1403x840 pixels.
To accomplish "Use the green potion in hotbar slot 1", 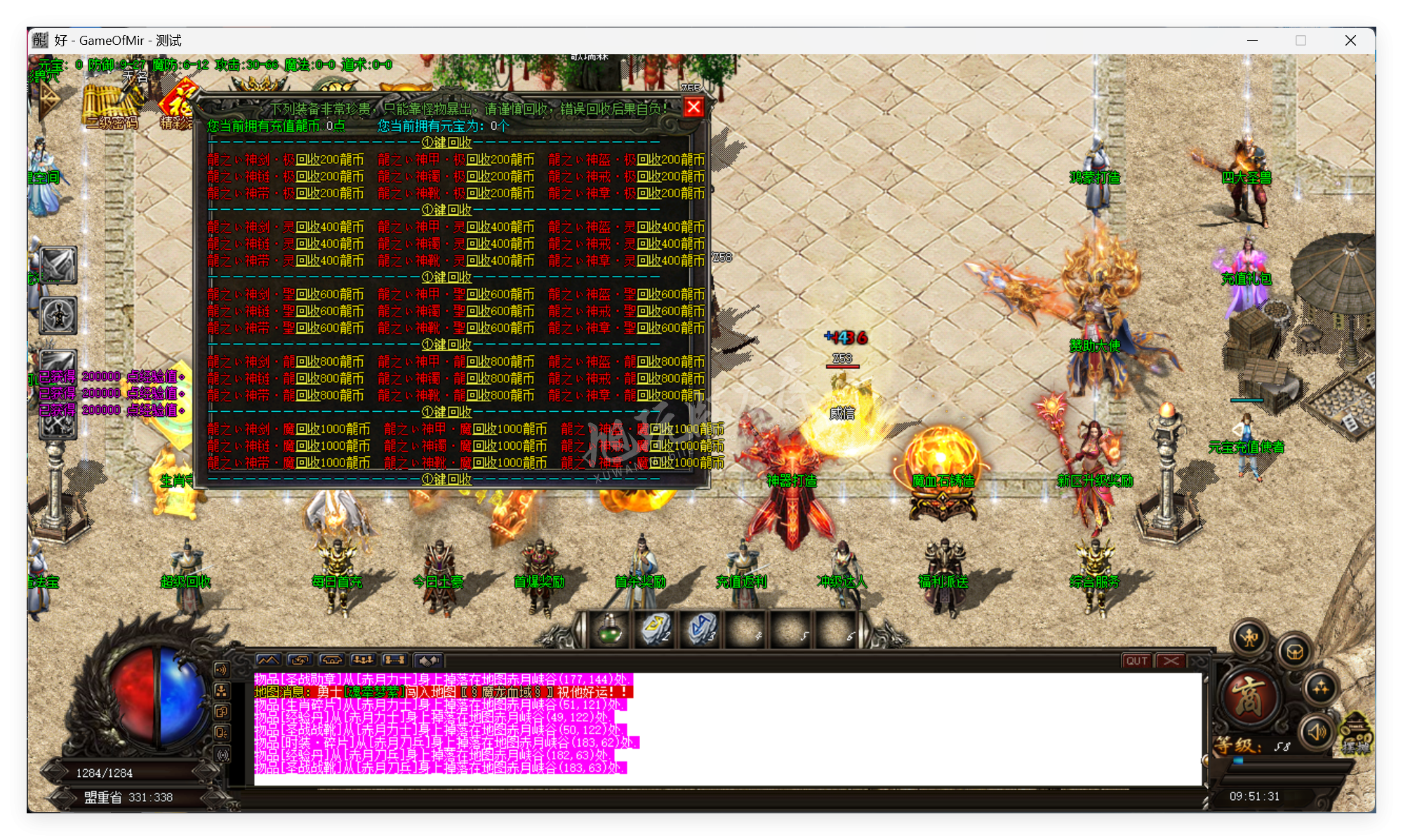I will click(609, 629).
